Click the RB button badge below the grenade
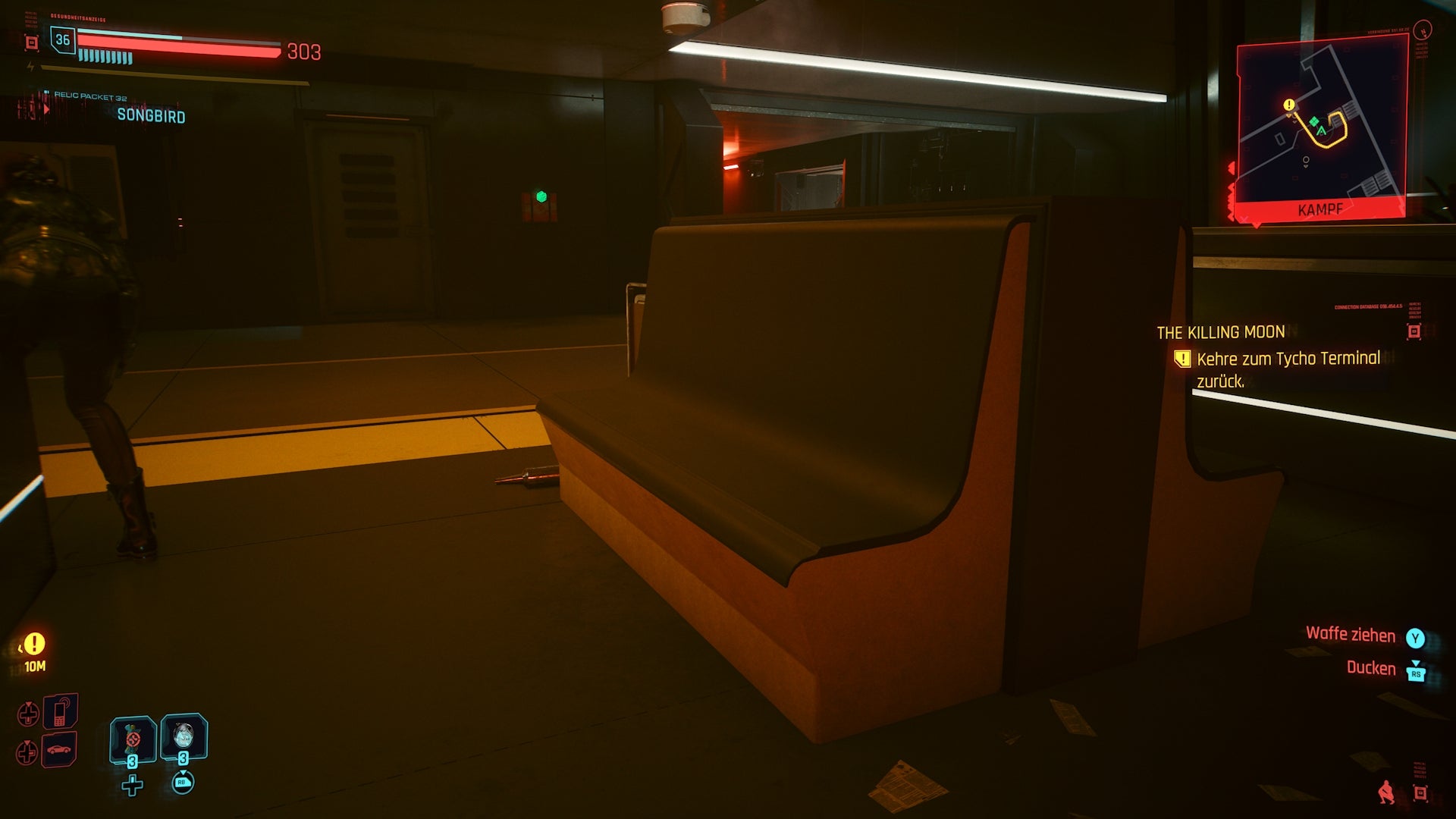The height and width of the screenshot is (819, 1456). click(x=184, y=783)
